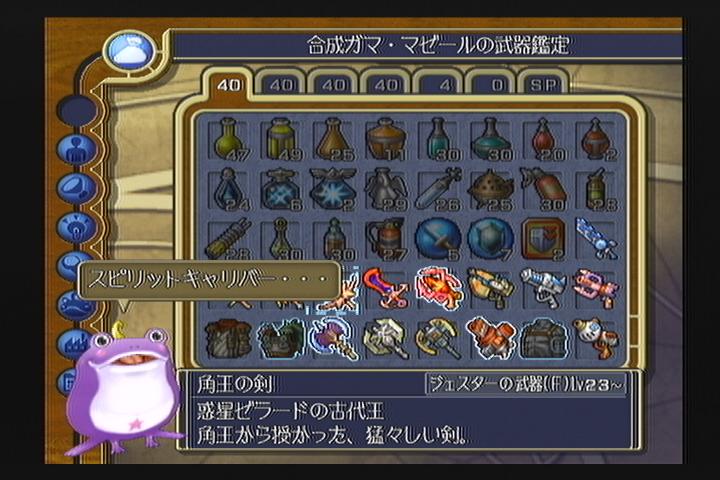The image size is (720, 480).
Task: Pick the highlighted red-orange claw weapon
Action: click(x=438, y=287)
